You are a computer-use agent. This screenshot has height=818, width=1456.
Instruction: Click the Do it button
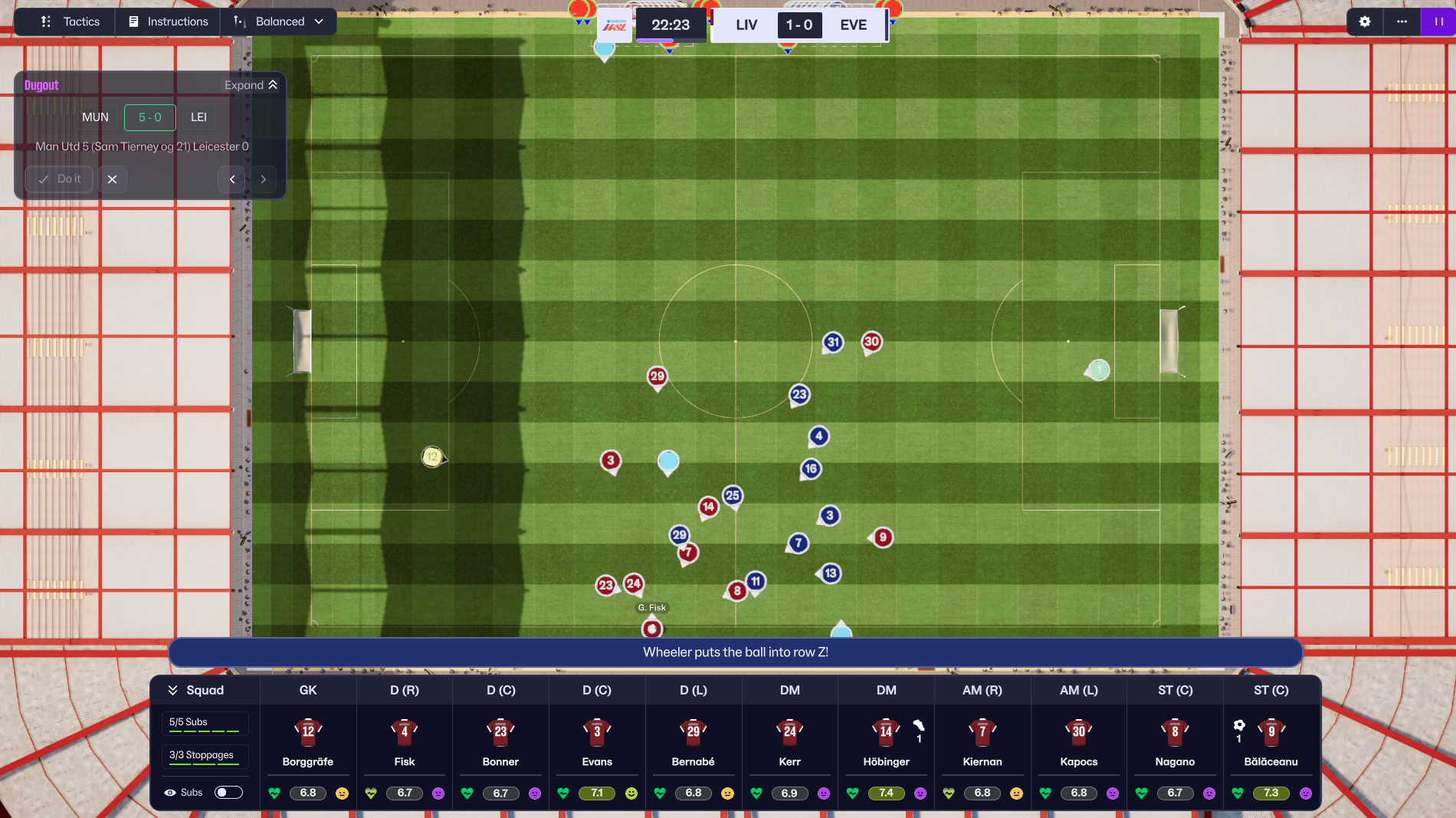[59, 179]
